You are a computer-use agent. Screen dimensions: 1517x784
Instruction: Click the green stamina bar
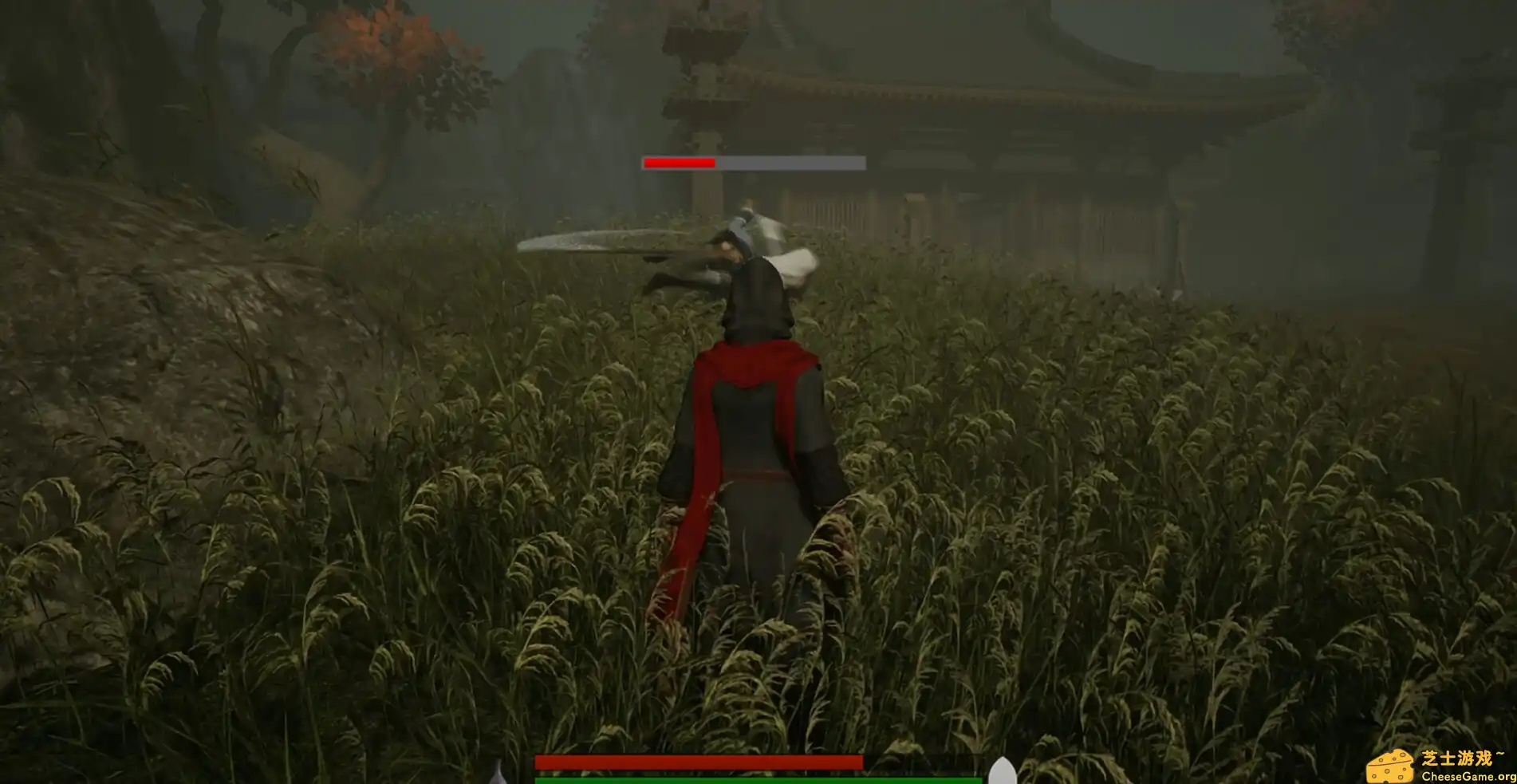pos(758,778)
